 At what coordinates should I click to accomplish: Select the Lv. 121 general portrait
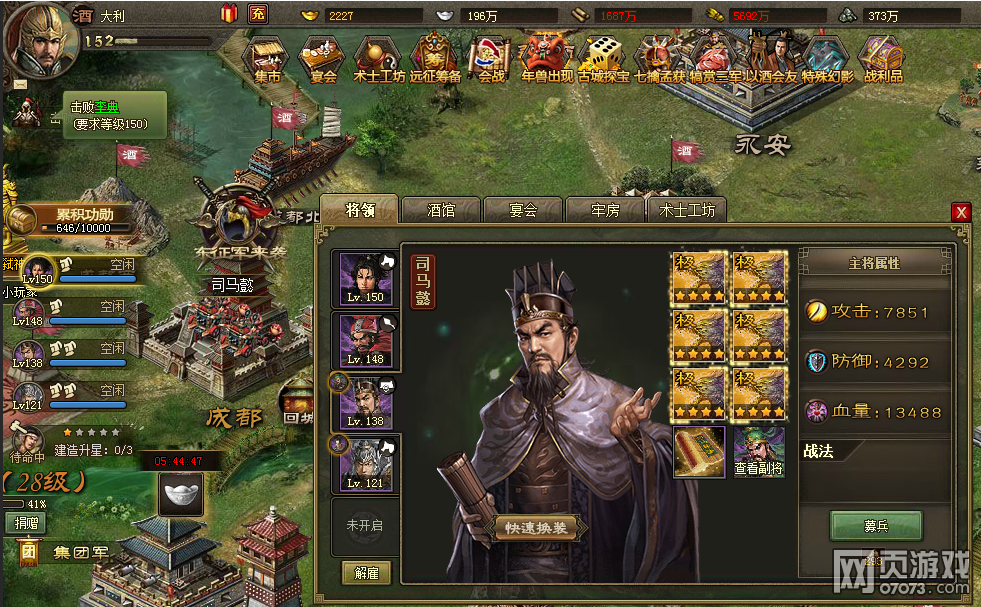pyautogui.click(x=365, y=463)
